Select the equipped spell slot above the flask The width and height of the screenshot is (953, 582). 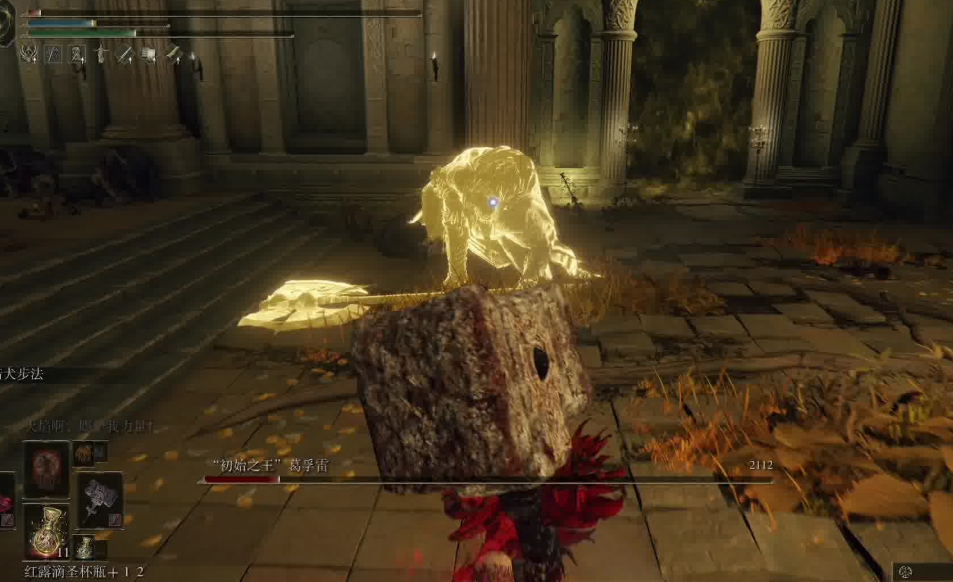point(46,469)
